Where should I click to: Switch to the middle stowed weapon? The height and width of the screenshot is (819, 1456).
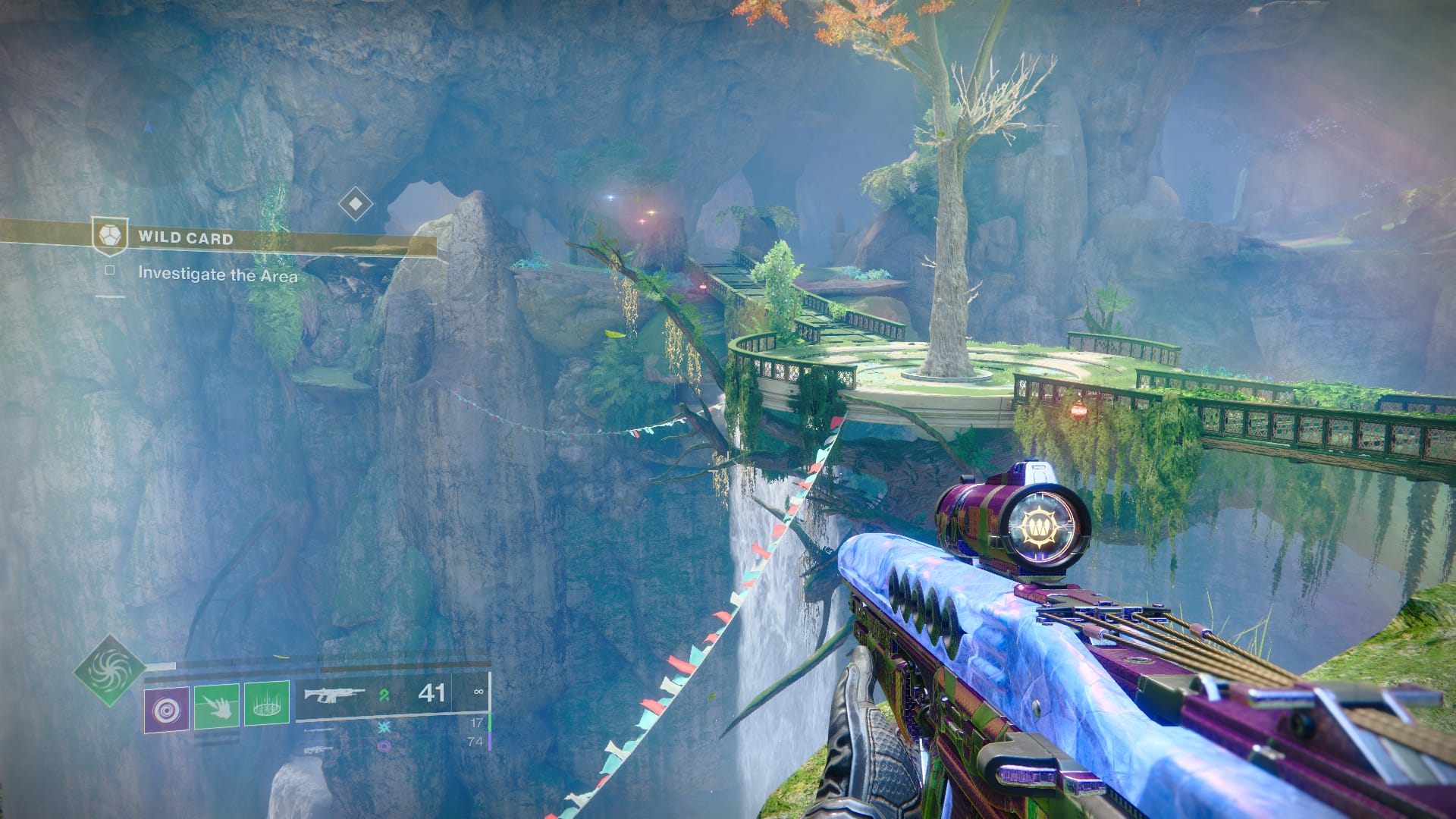pos(318,730)
